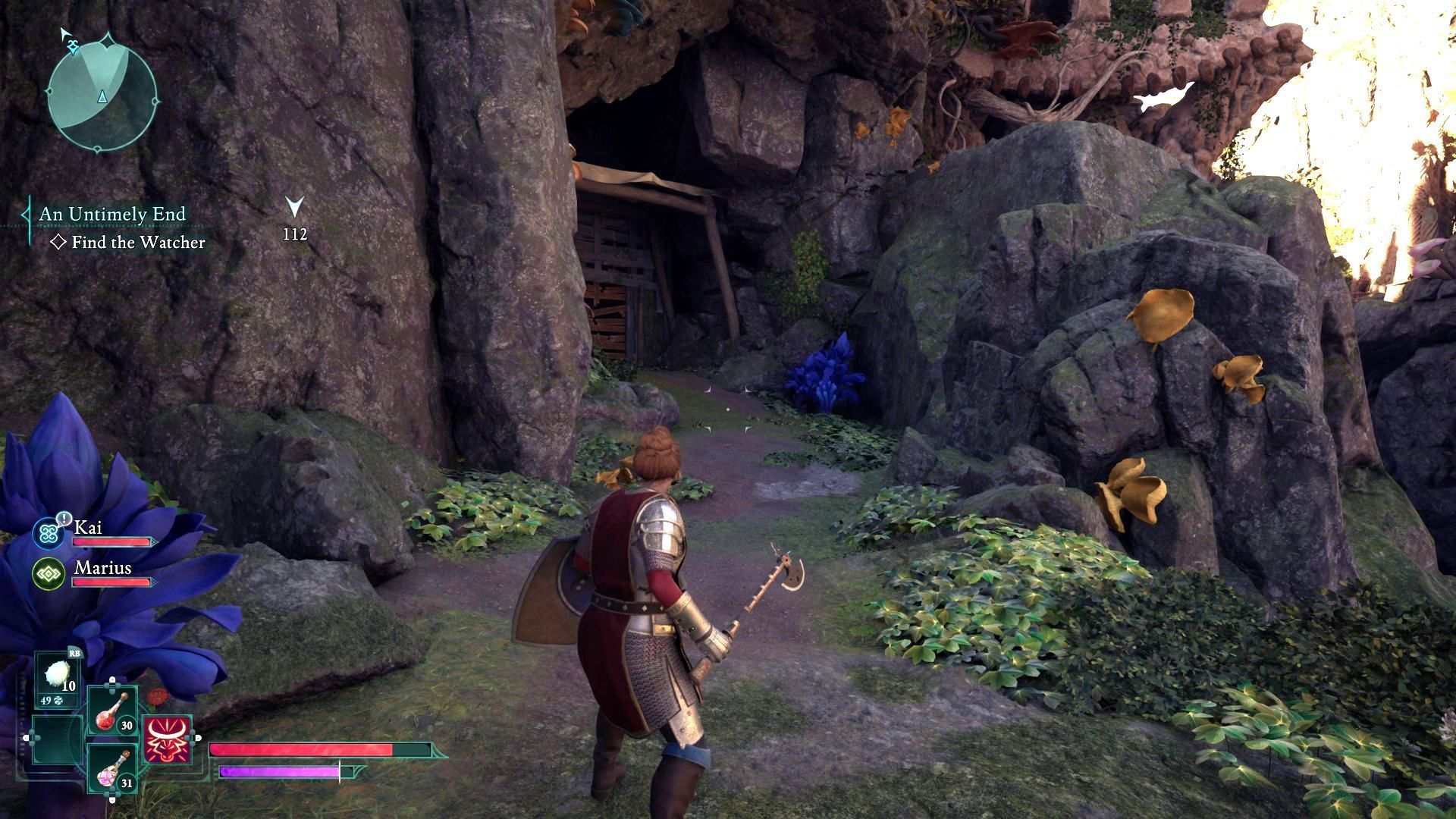Use the red health potion slot
Viewport: 1456px width, 819px height.
[112, 711]
